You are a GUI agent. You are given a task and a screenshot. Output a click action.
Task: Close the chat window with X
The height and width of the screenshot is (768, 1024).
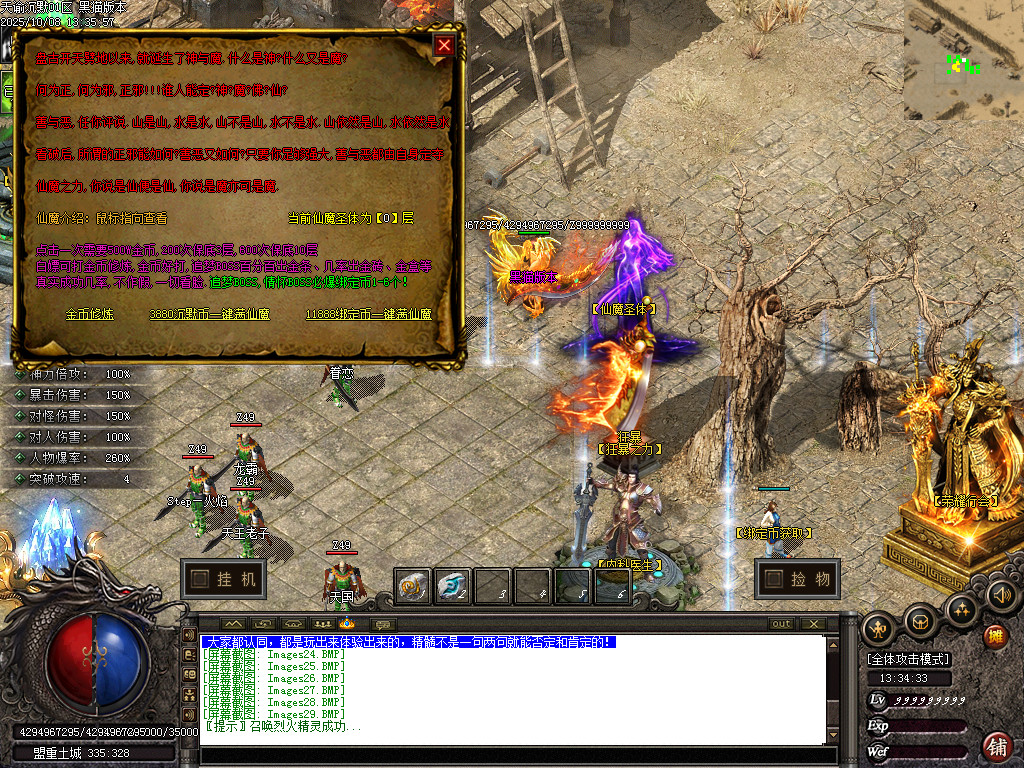pyautogui.click(x=814, y=624)
